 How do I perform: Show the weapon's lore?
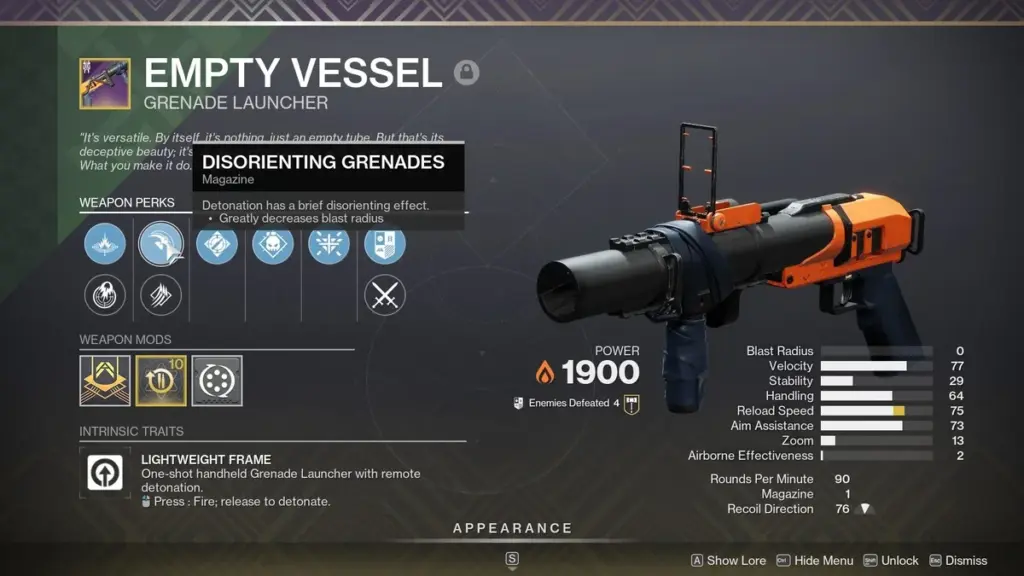(x=728, y=561)
